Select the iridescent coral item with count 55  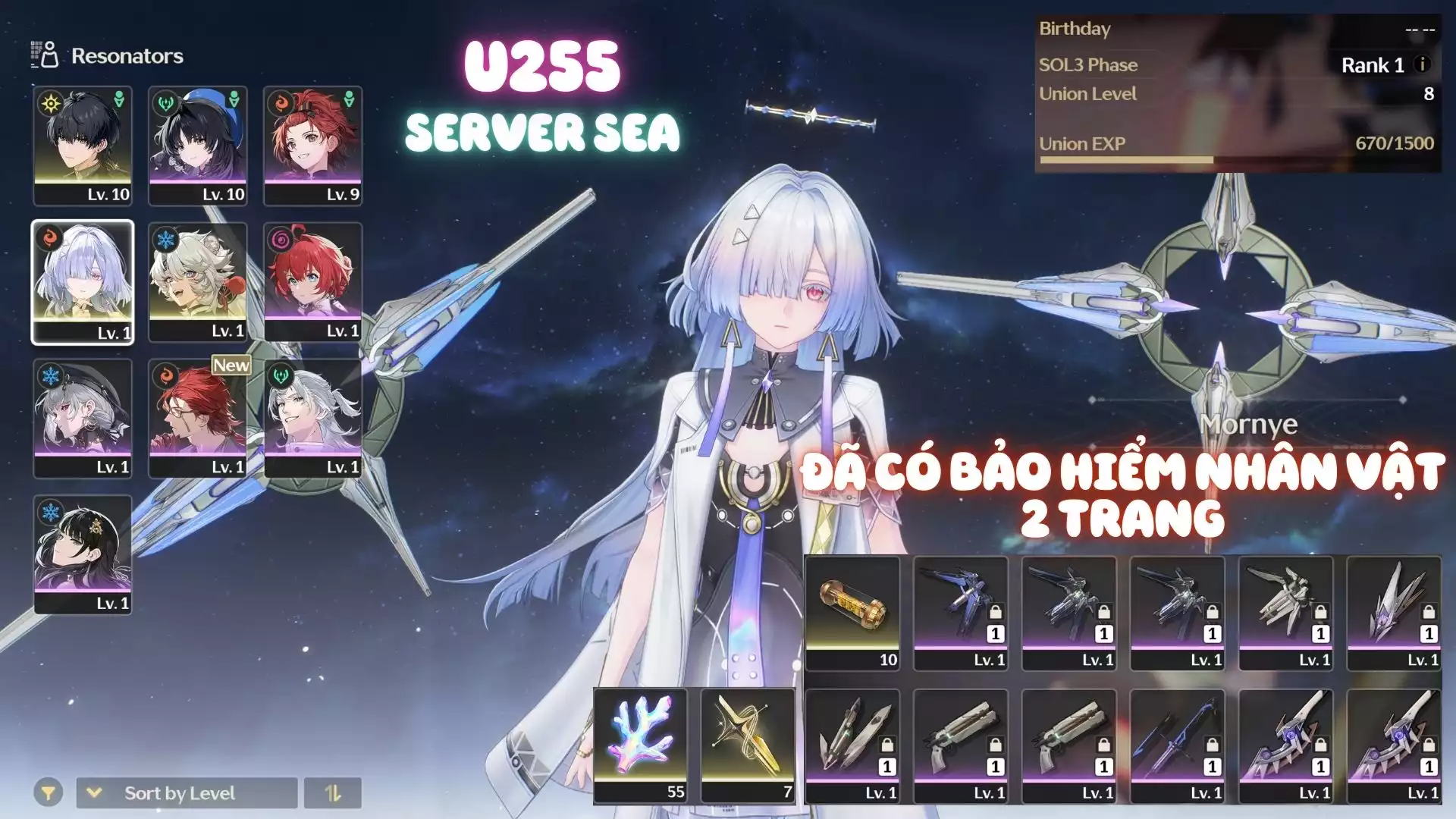(x=641, y=745)
